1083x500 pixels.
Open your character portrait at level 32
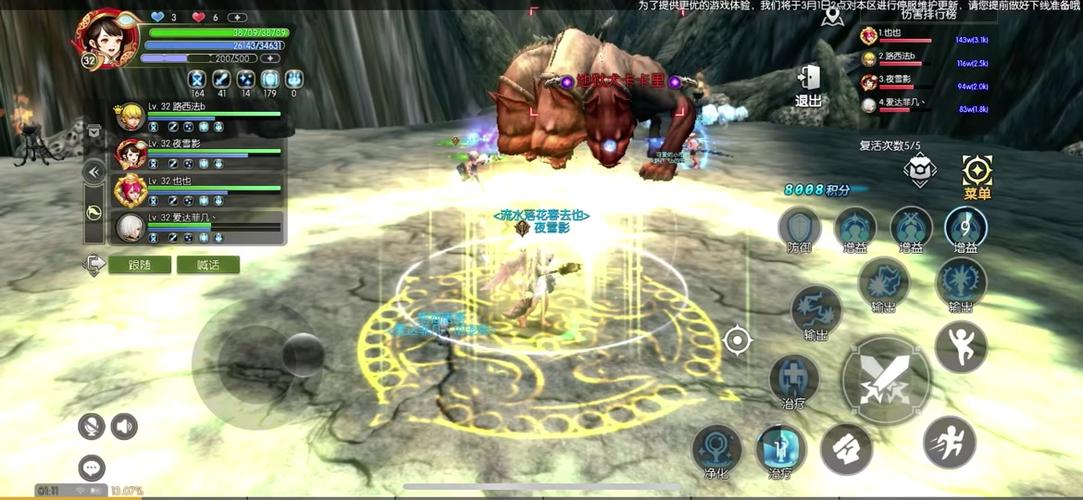click(105, 38)
